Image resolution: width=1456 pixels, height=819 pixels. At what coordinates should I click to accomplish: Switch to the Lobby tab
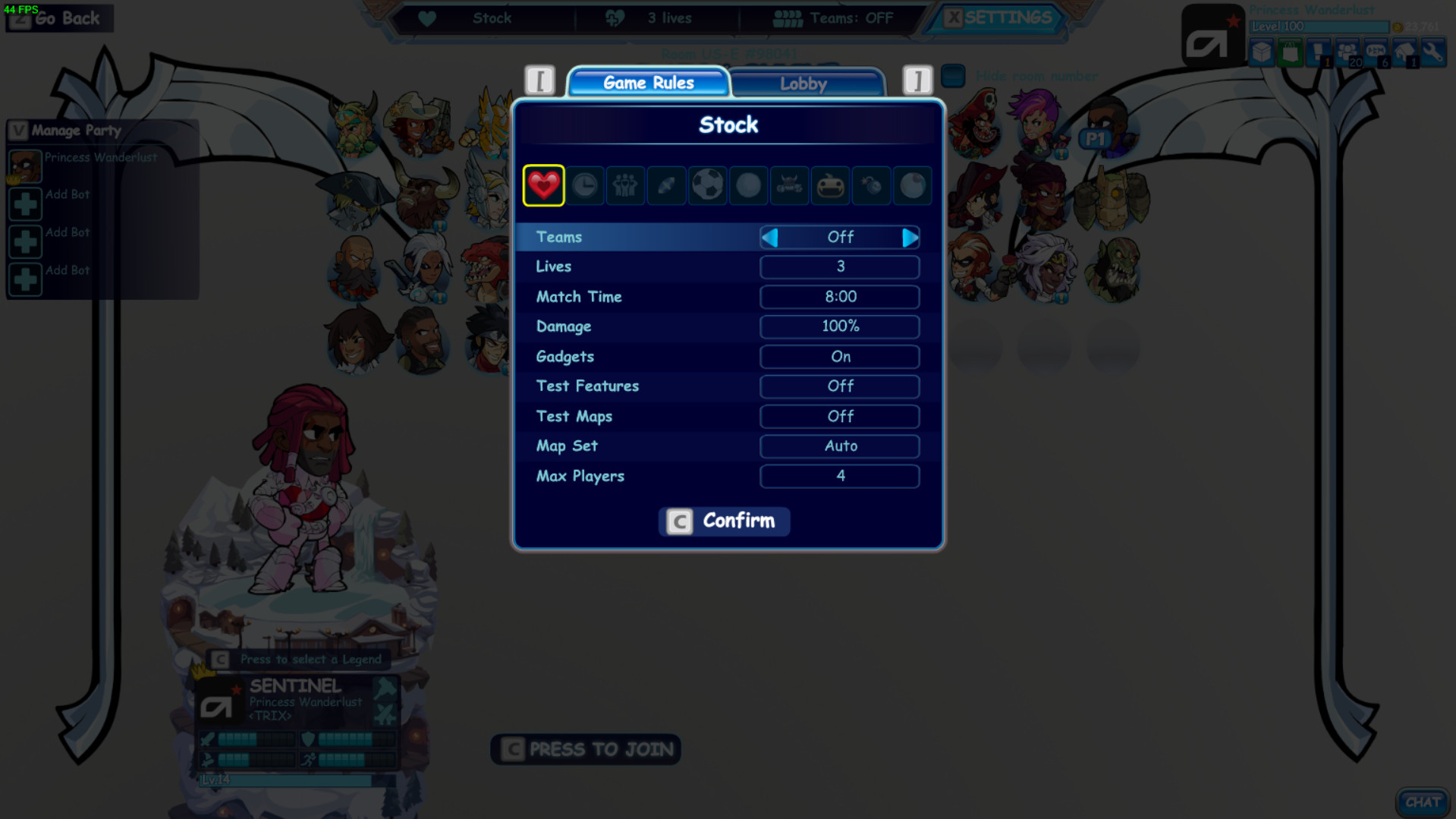[806, 83]
